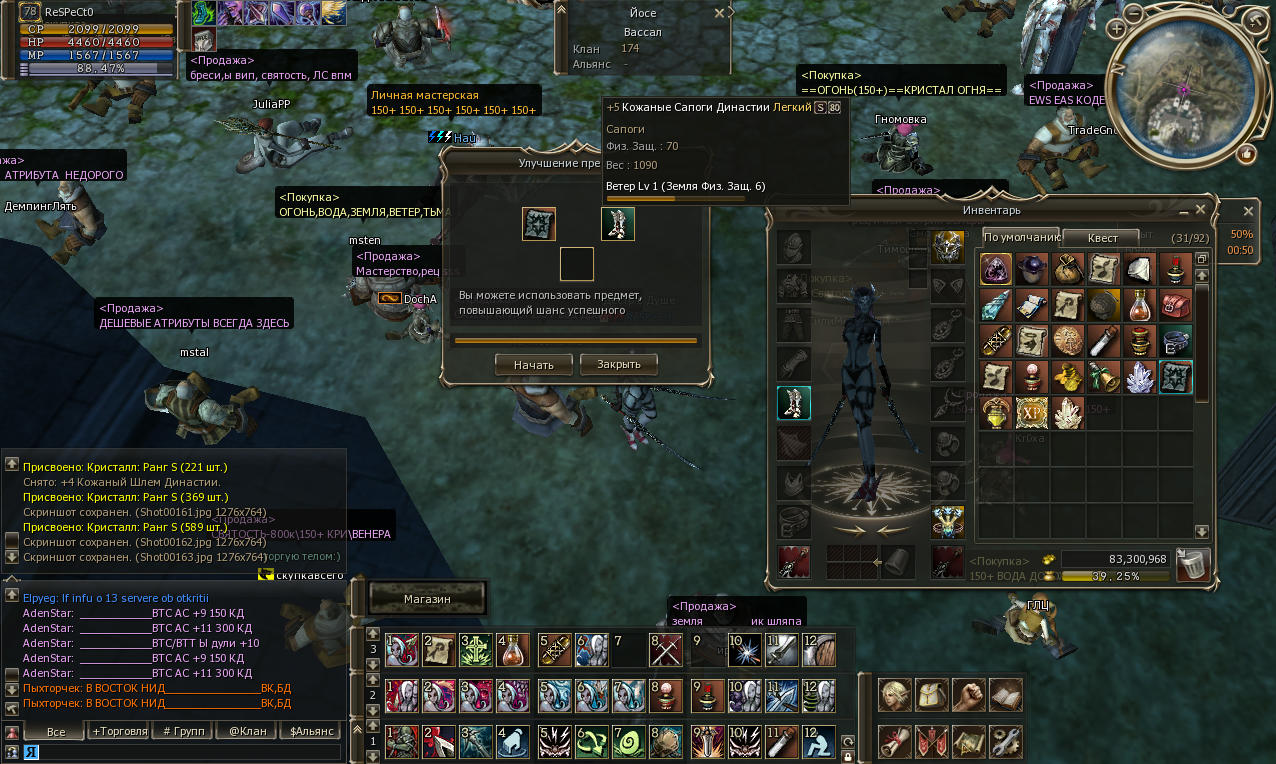Select the По умолчанию inventory tab
This screenshot has width=1276, height=764.
[x=1021, y=238]
